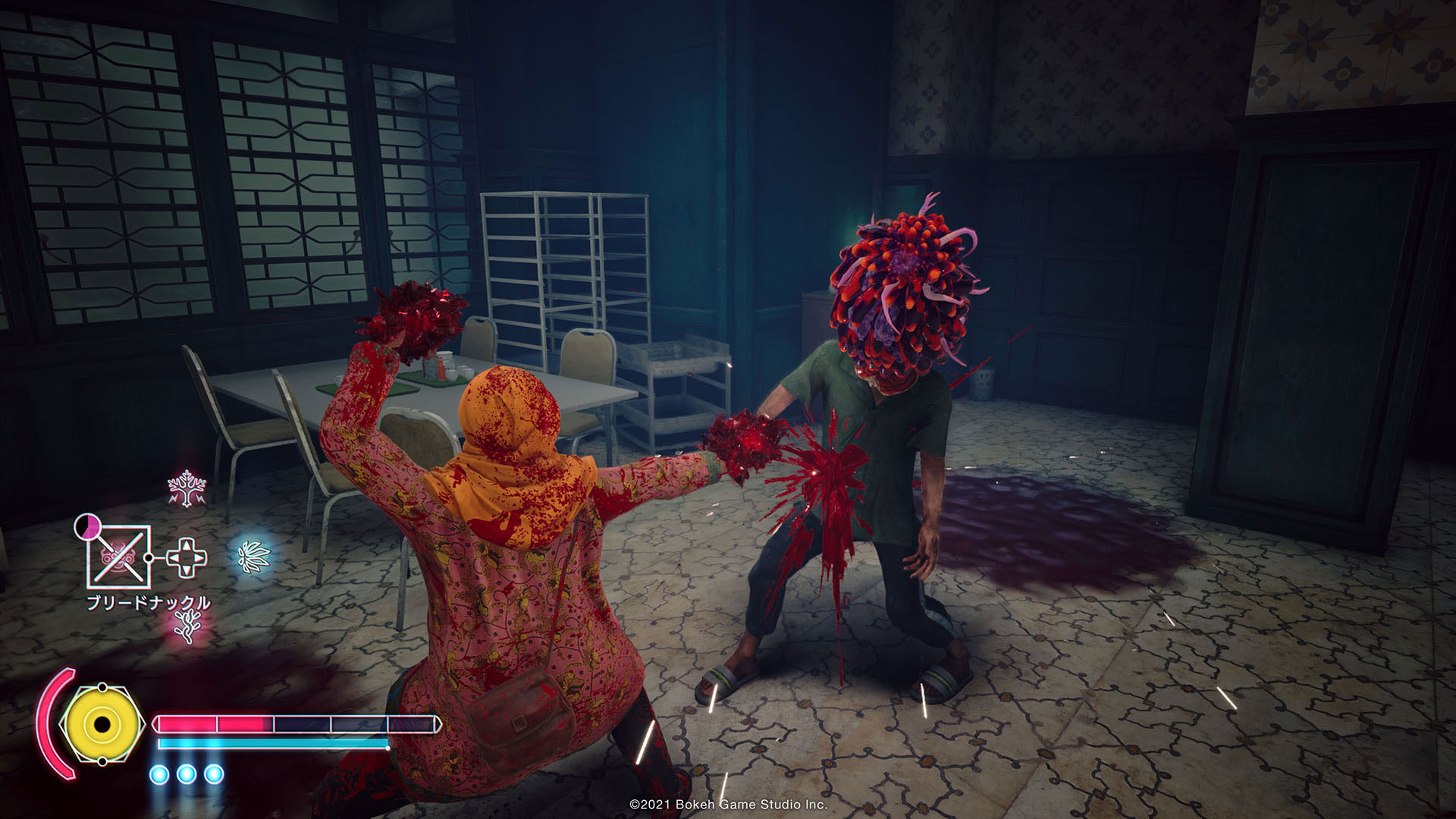This screenshot has width=1456, height=819.
Task: Switch to the blue glowing leaf weapon
Action: click(253, 558)
